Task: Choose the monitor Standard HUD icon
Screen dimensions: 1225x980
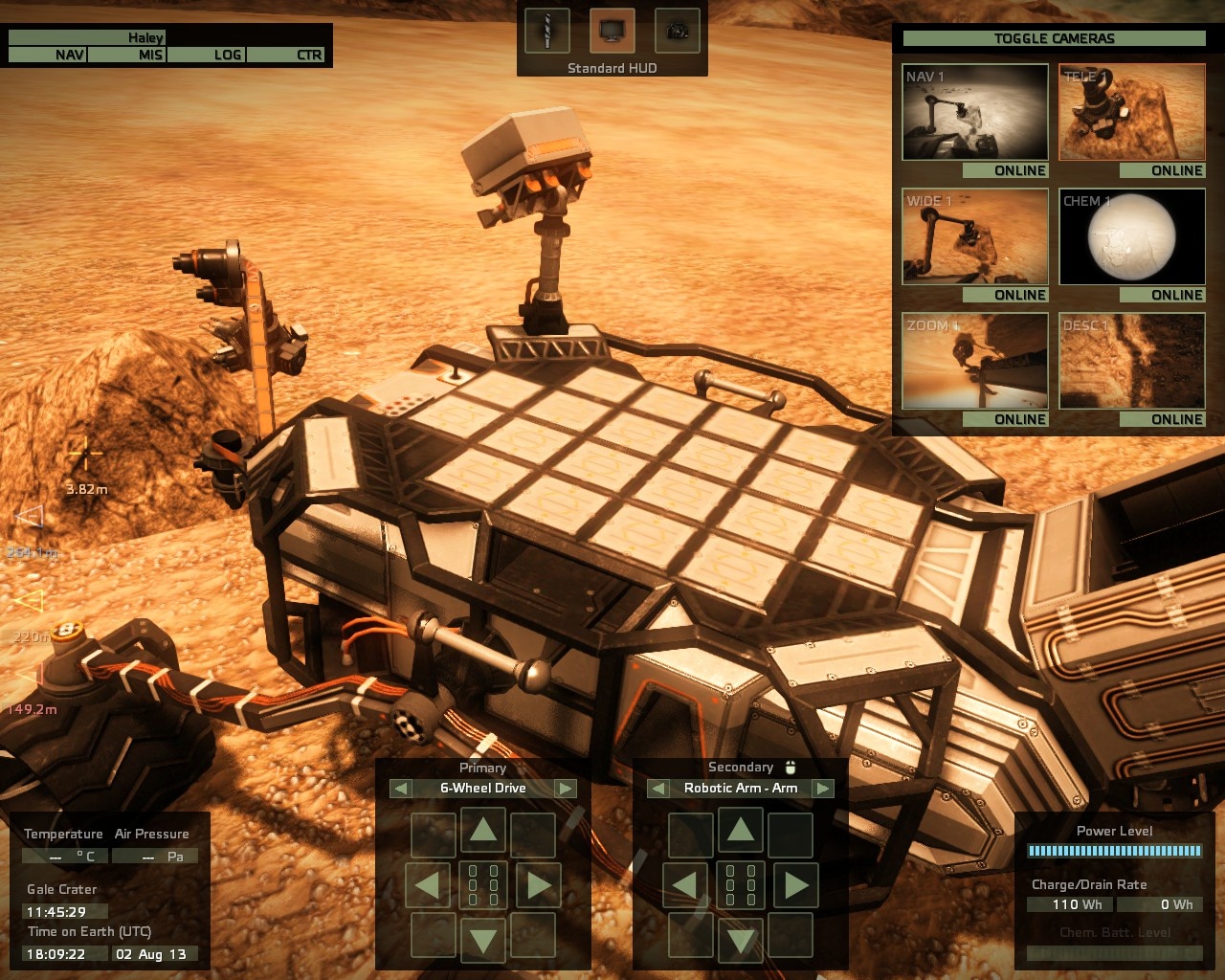Action: [612, 32]
